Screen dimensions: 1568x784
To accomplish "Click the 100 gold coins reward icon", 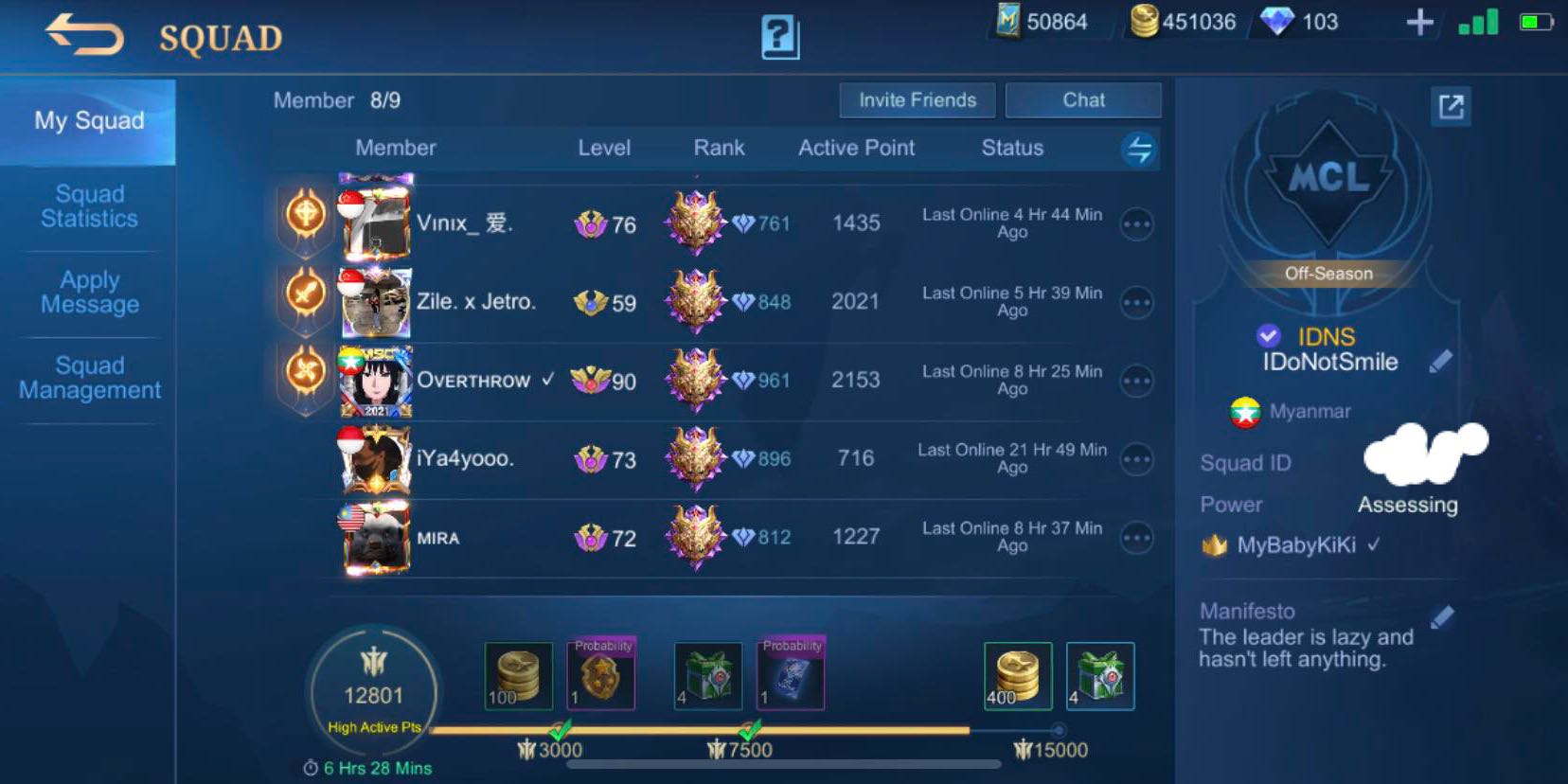I will (517, 674).
